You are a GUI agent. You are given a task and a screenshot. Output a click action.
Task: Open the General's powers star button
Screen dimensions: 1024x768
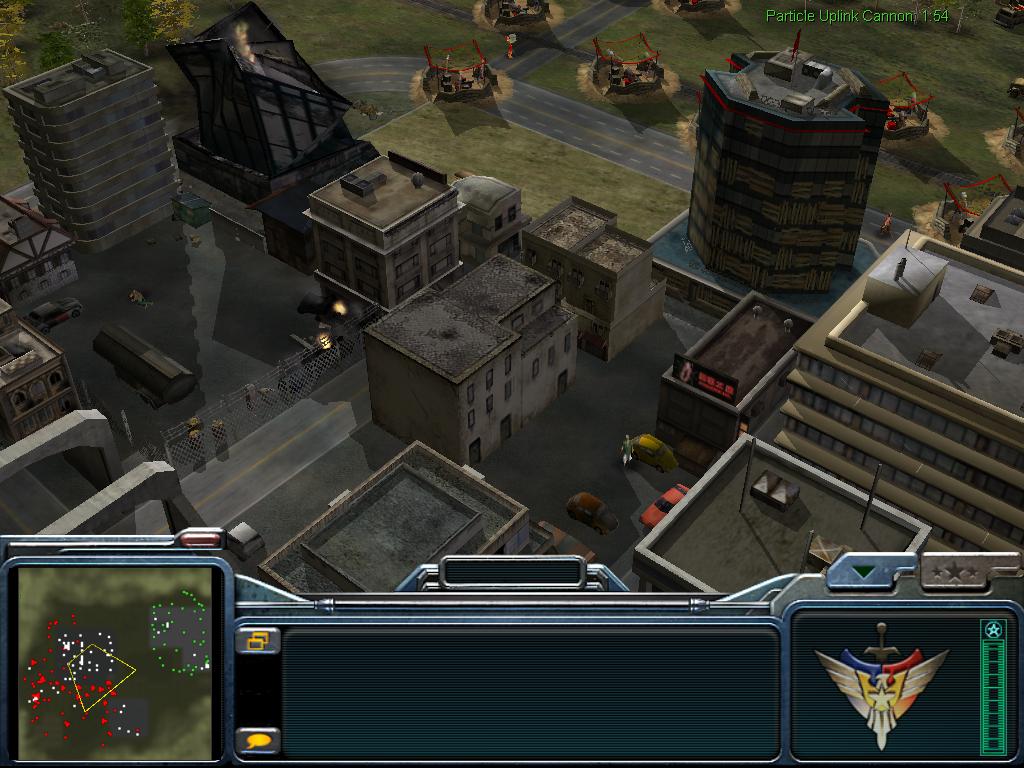click(x=949, y=573)
